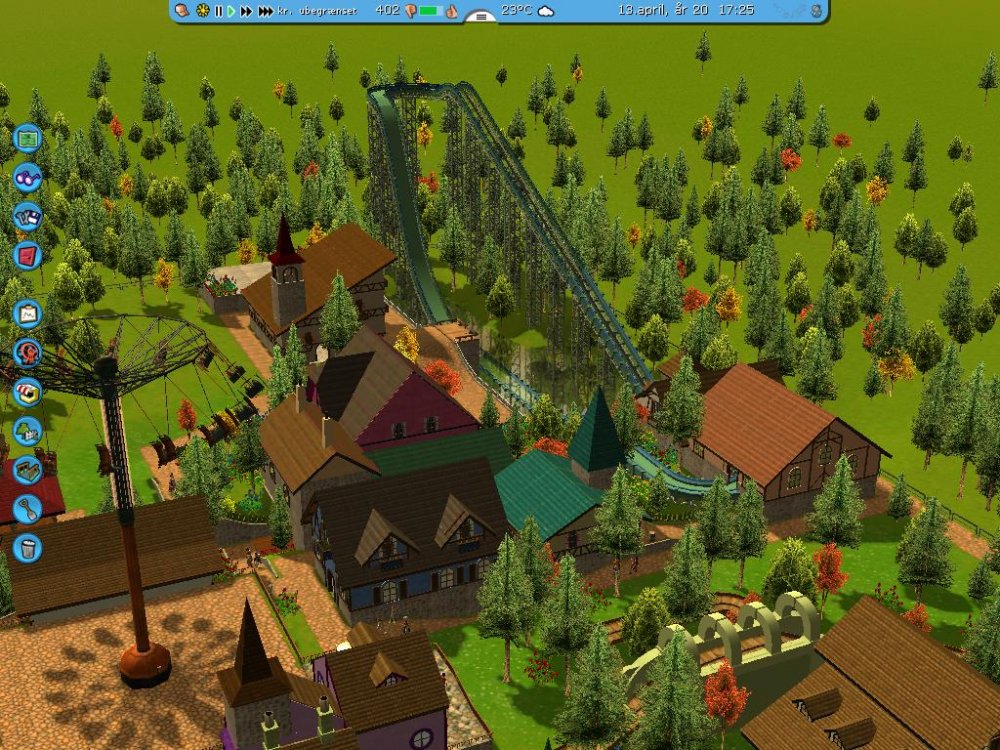Set game speed to double fast-forward
The height and width of the screenshot is (750, 1000).
coord(246,11)
